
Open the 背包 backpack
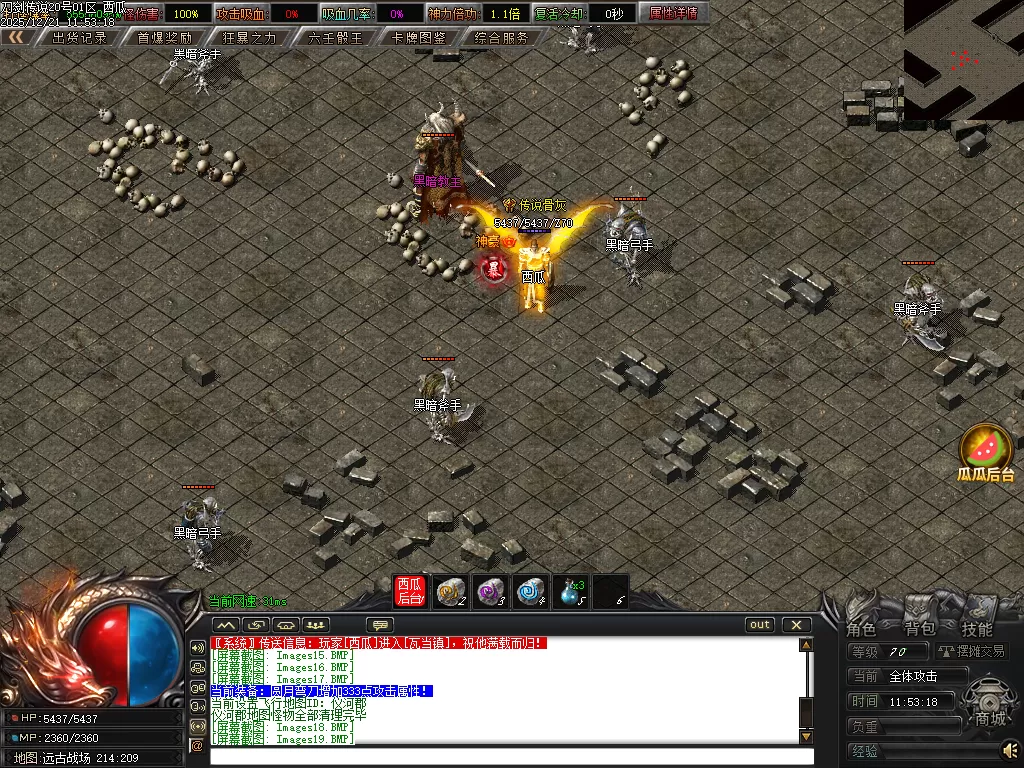tap(920, 629)
